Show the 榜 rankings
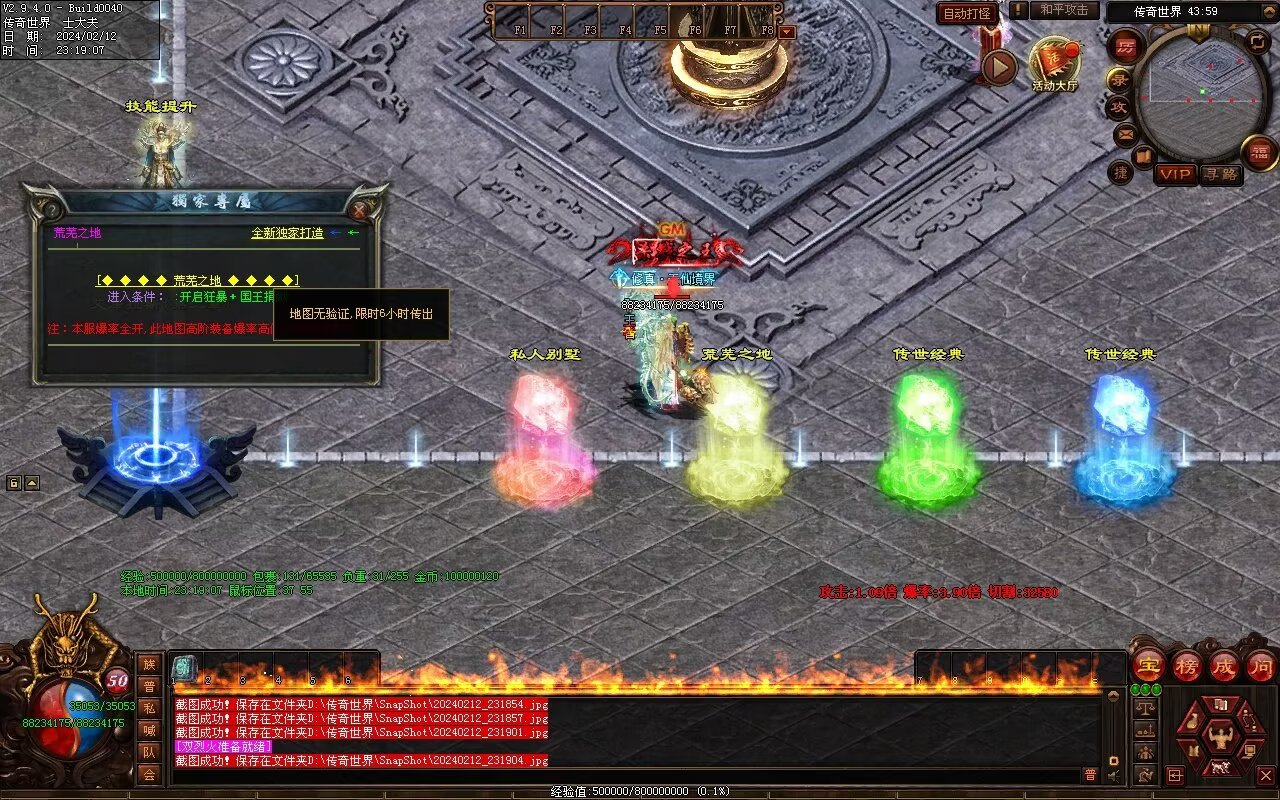Image resolution: width=1280 pixels, height=800 pixels. (1187, 665)
